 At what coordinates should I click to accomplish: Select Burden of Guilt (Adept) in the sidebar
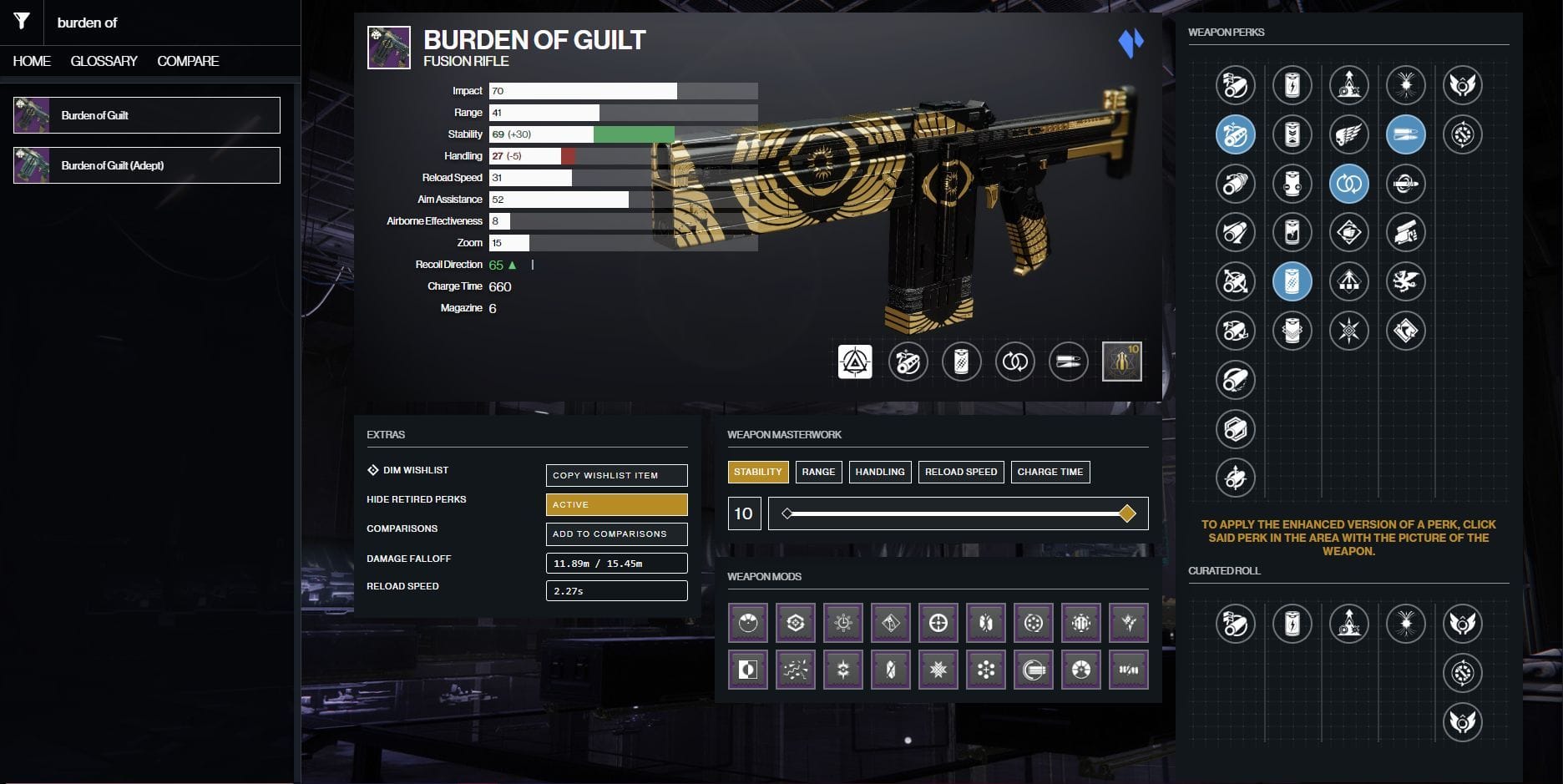(146, 165)
